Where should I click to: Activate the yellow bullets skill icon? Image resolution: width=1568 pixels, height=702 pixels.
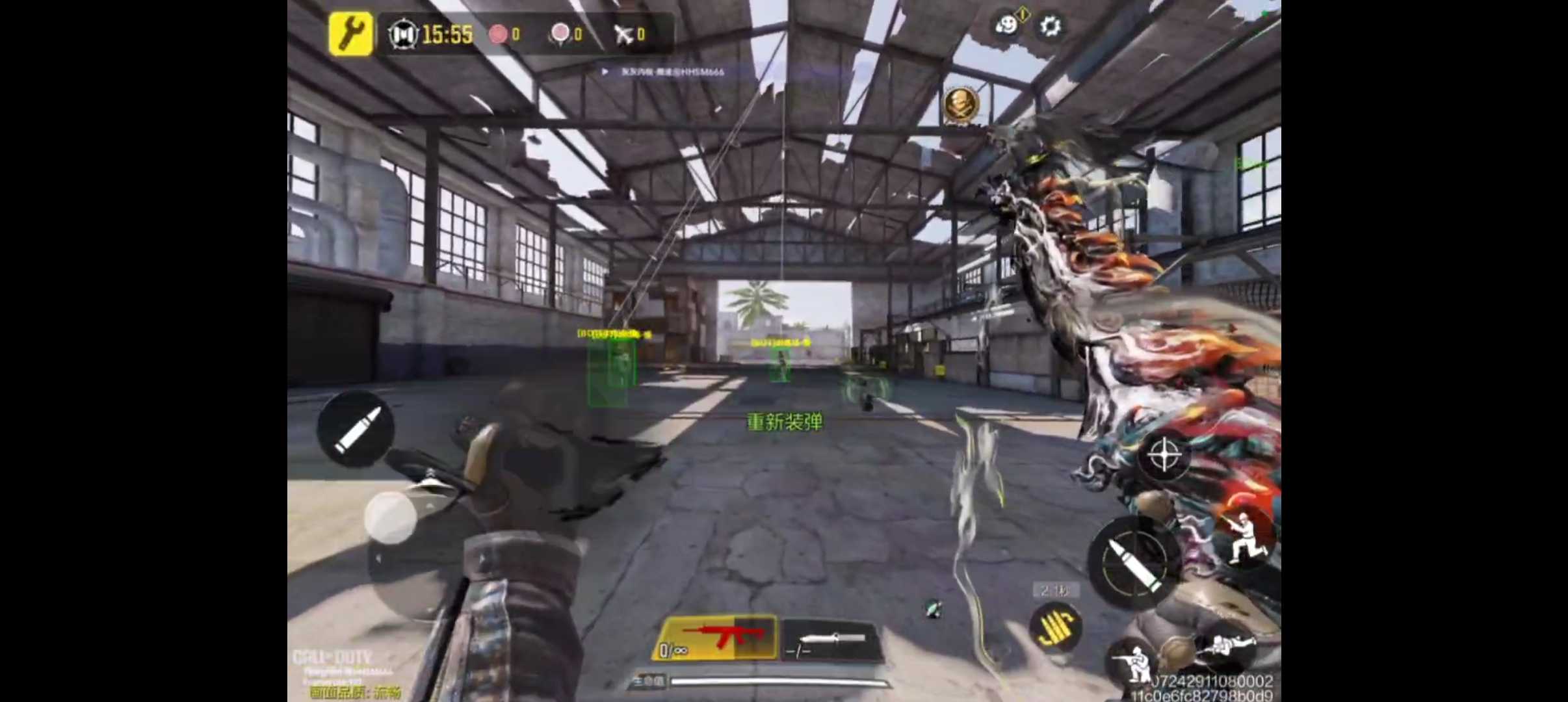click(1056, 627)
